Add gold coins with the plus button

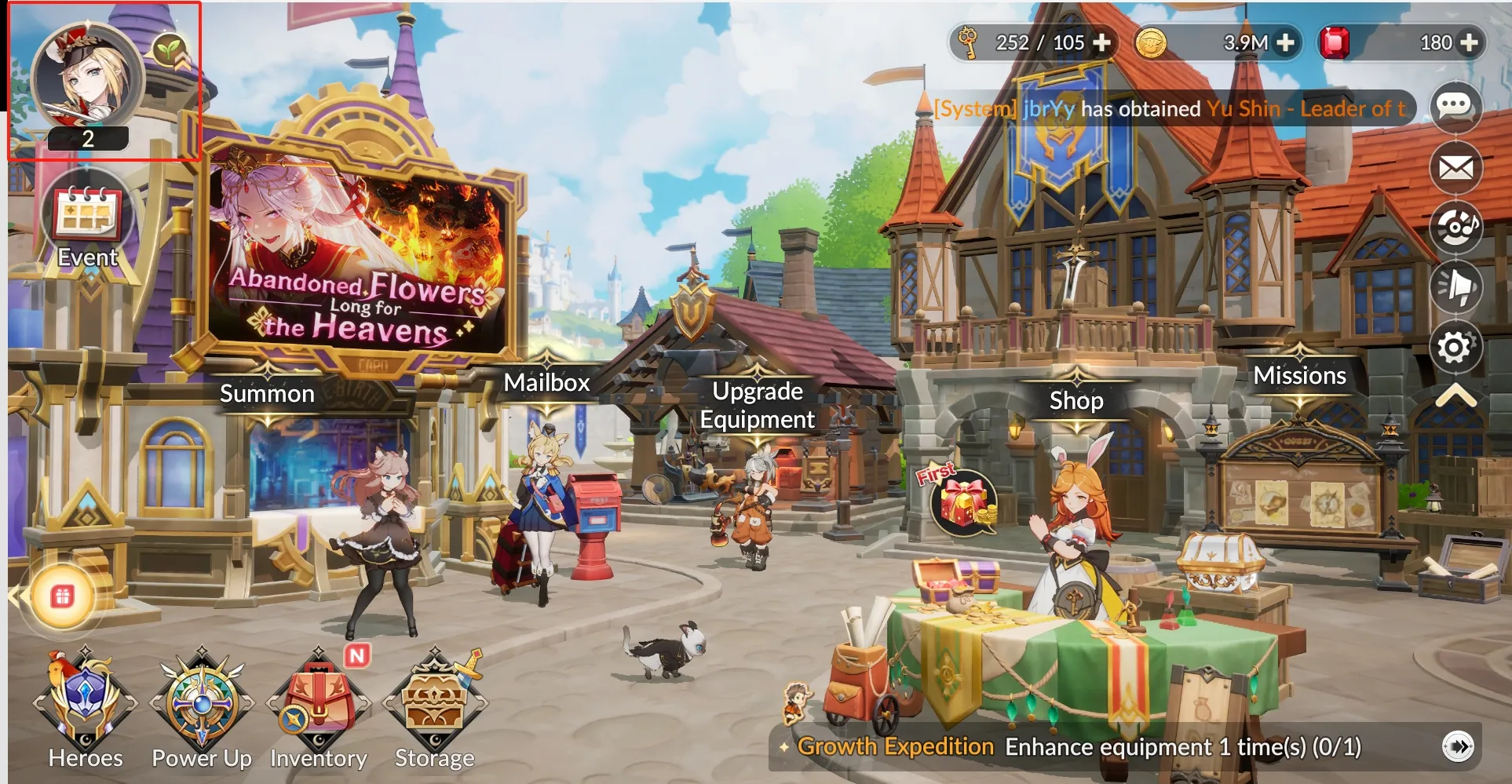[x=1285, y=42]
